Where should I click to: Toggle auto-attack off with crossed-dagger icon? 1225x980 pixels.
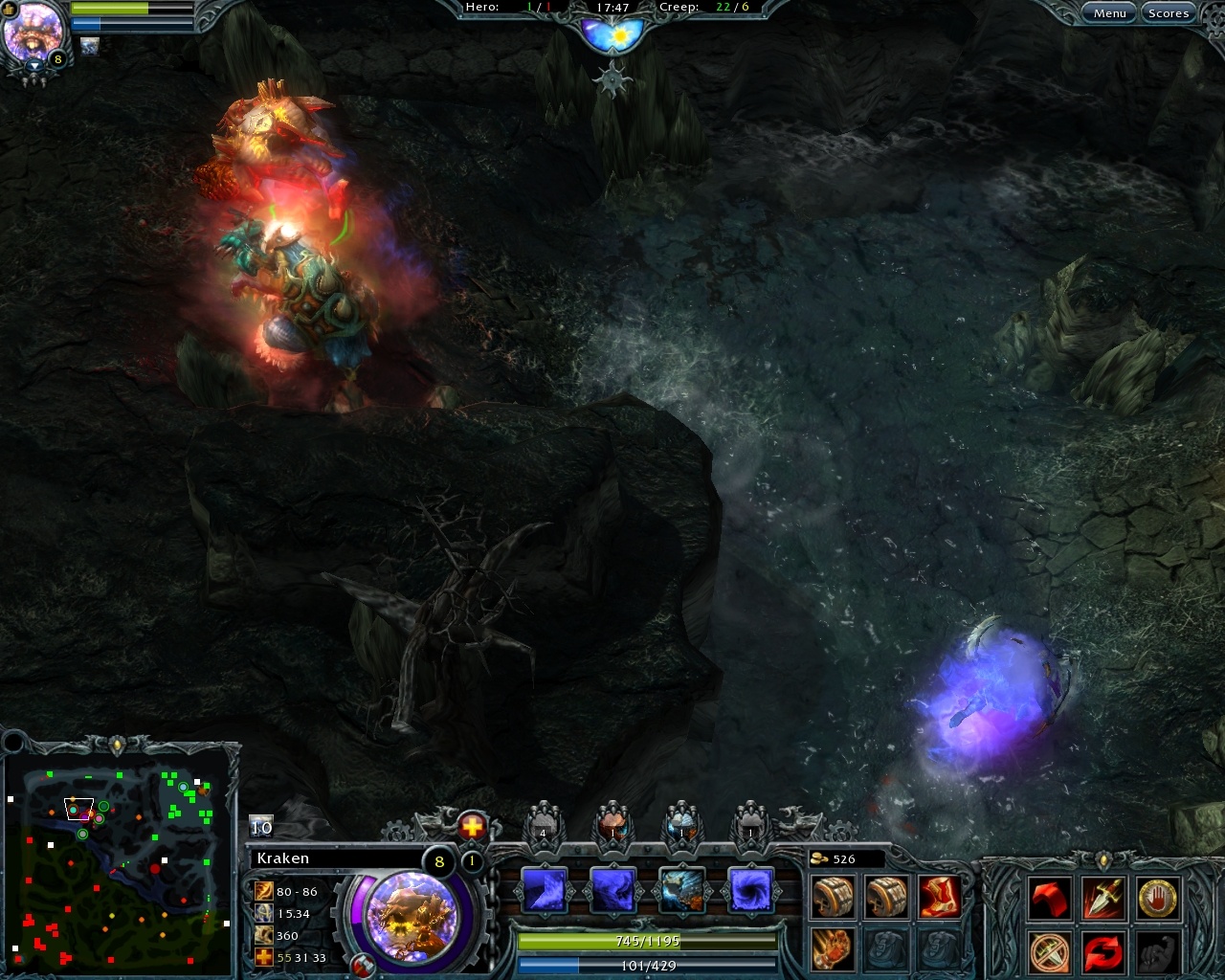(x=1049, y=949)
